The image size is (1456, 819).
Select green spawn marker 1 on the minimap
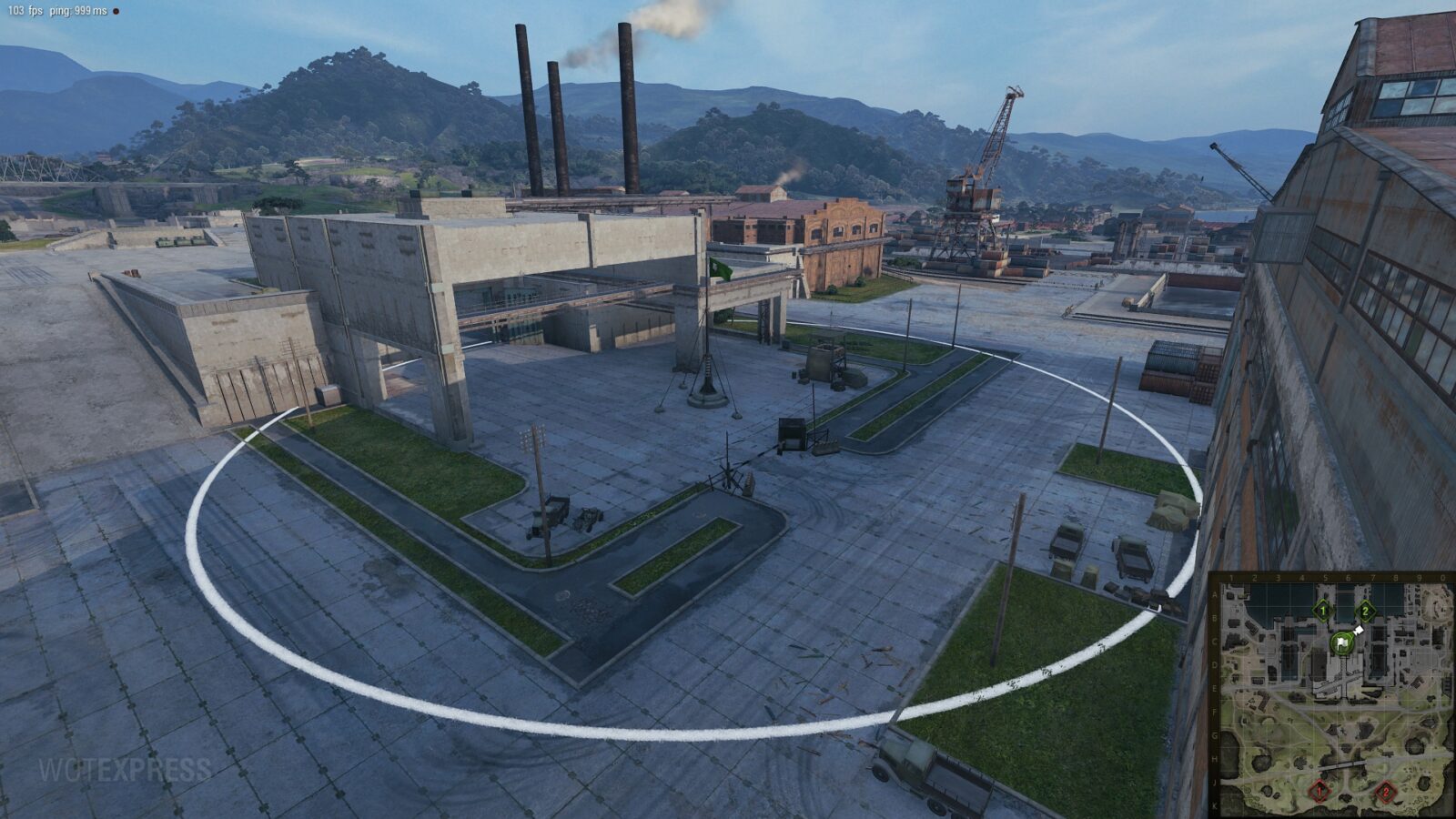pyautogui.click(x=1322, y=611)
